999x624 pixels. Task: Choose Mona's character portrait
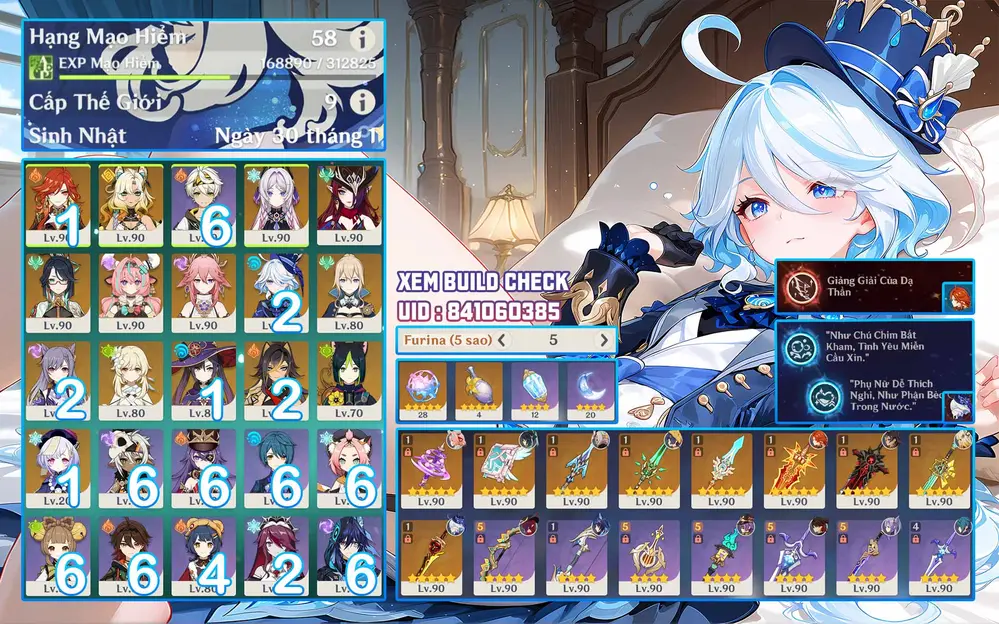pos(203,379)
